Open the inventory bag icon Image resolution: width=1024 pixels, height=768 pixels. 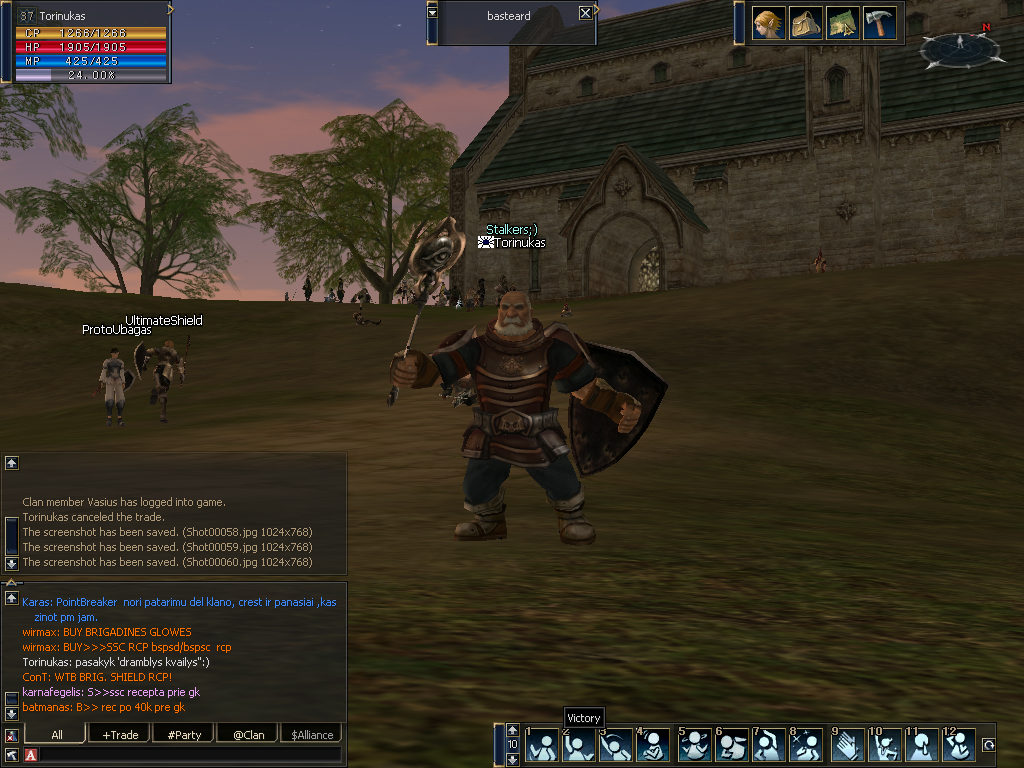click(806, 23)
